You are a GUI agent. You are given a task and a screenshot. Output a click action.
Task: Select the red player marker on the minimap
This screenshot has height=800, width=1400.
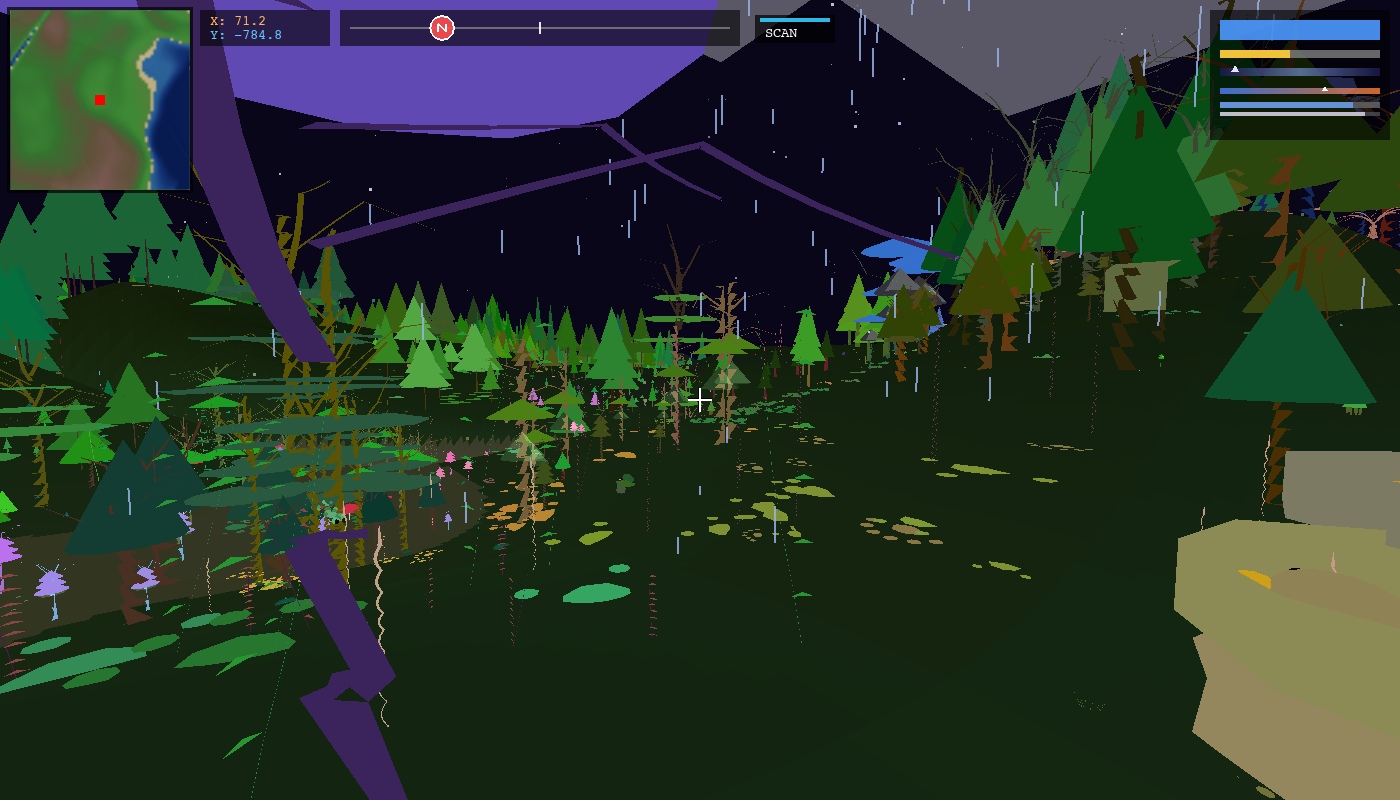pyautogui.click(x=99, y=99)
